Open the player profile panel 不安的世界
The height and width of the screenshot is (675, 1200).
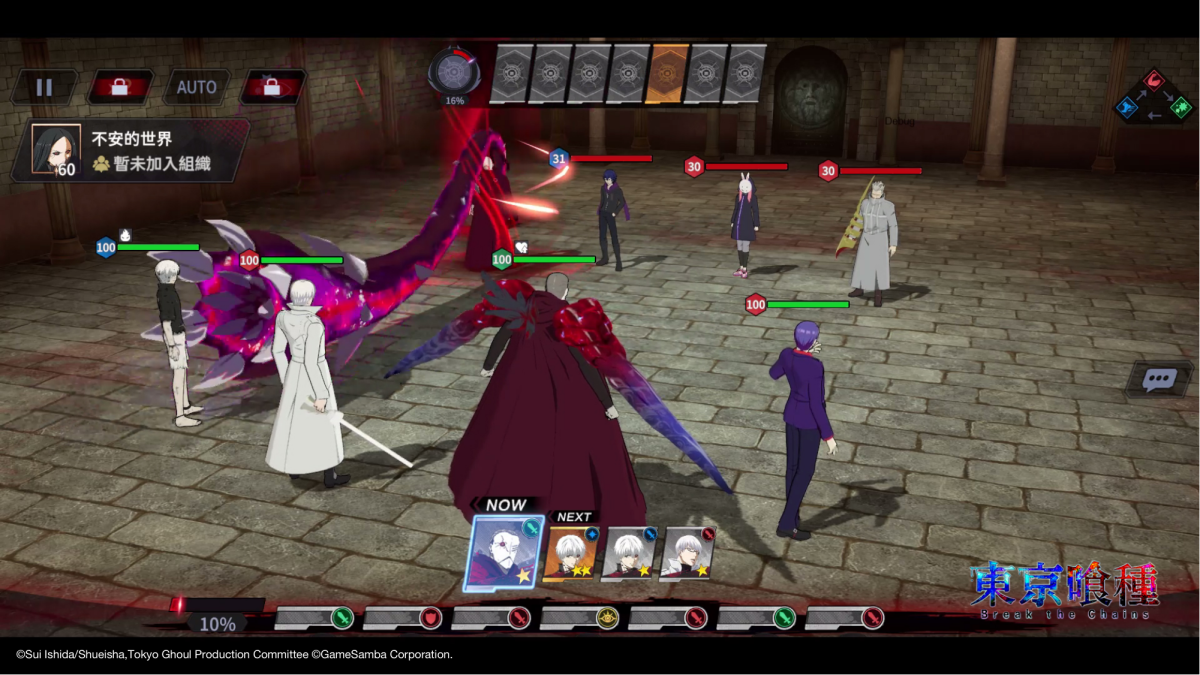click(130, 150)
